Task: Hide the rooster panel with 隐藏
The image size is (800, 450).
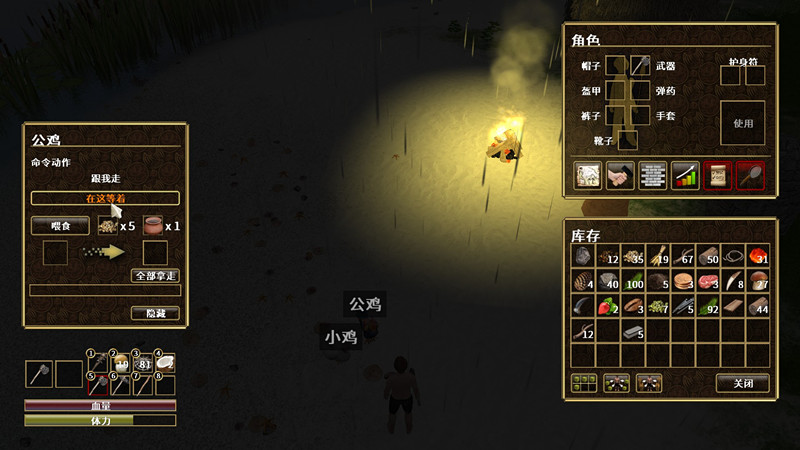Action: tap(155, 313)
